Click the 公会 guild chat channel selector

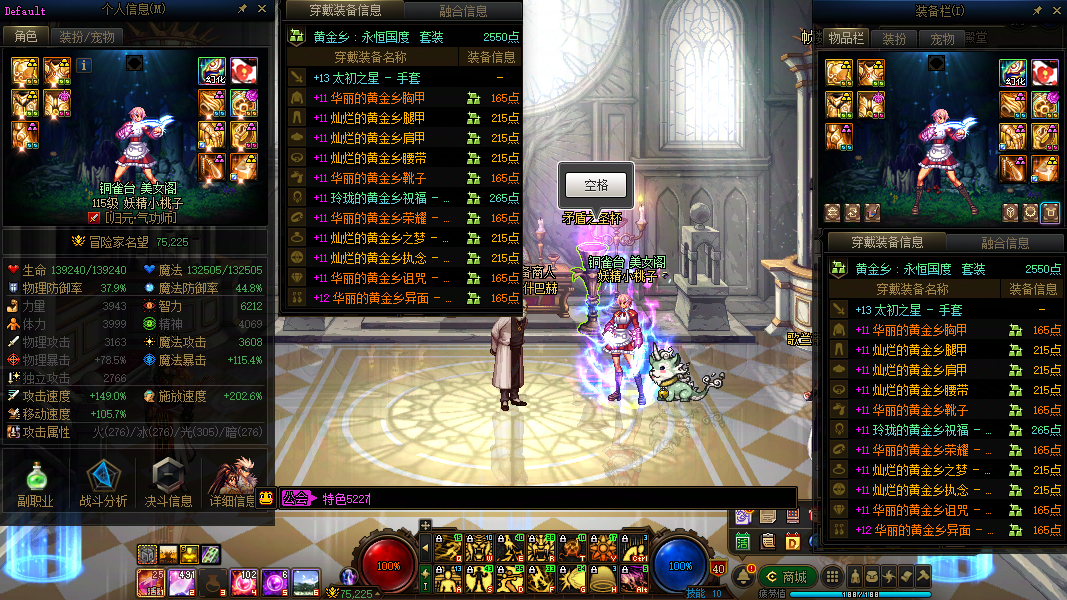[296, 498]
